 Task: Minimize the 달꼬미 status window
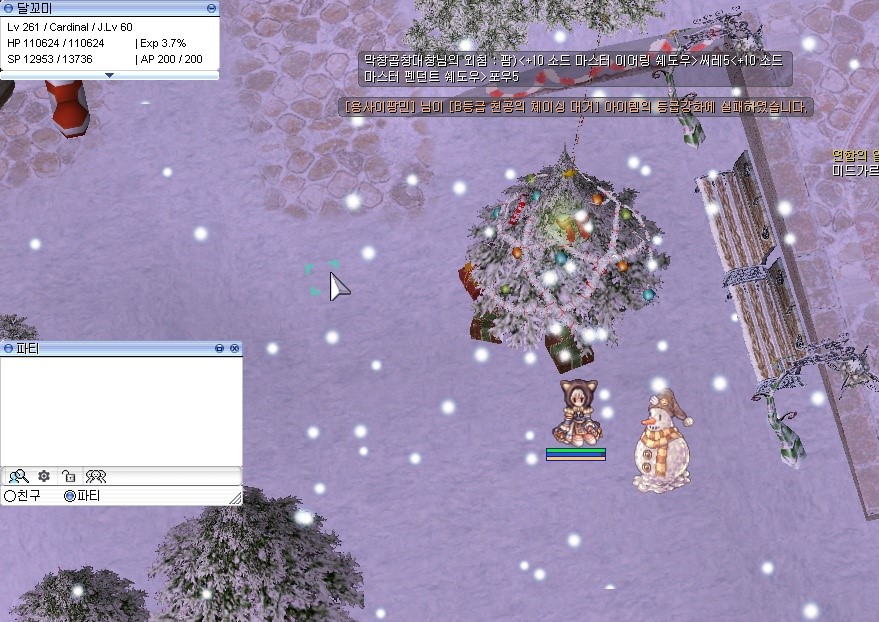pos(211,8)
